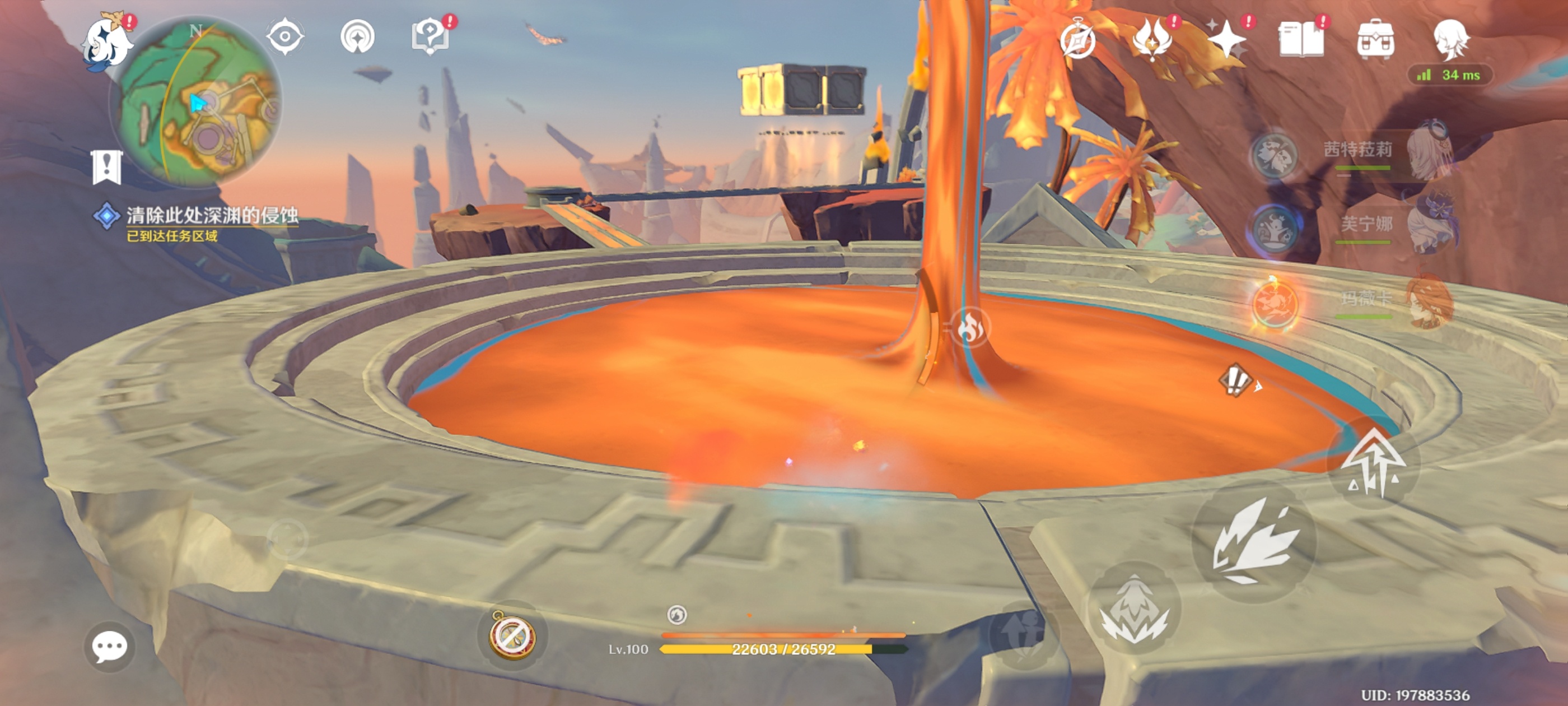This screenshot has height=706, width=1568.
Task: Open the events compass icon
Action: (1077, 40)
